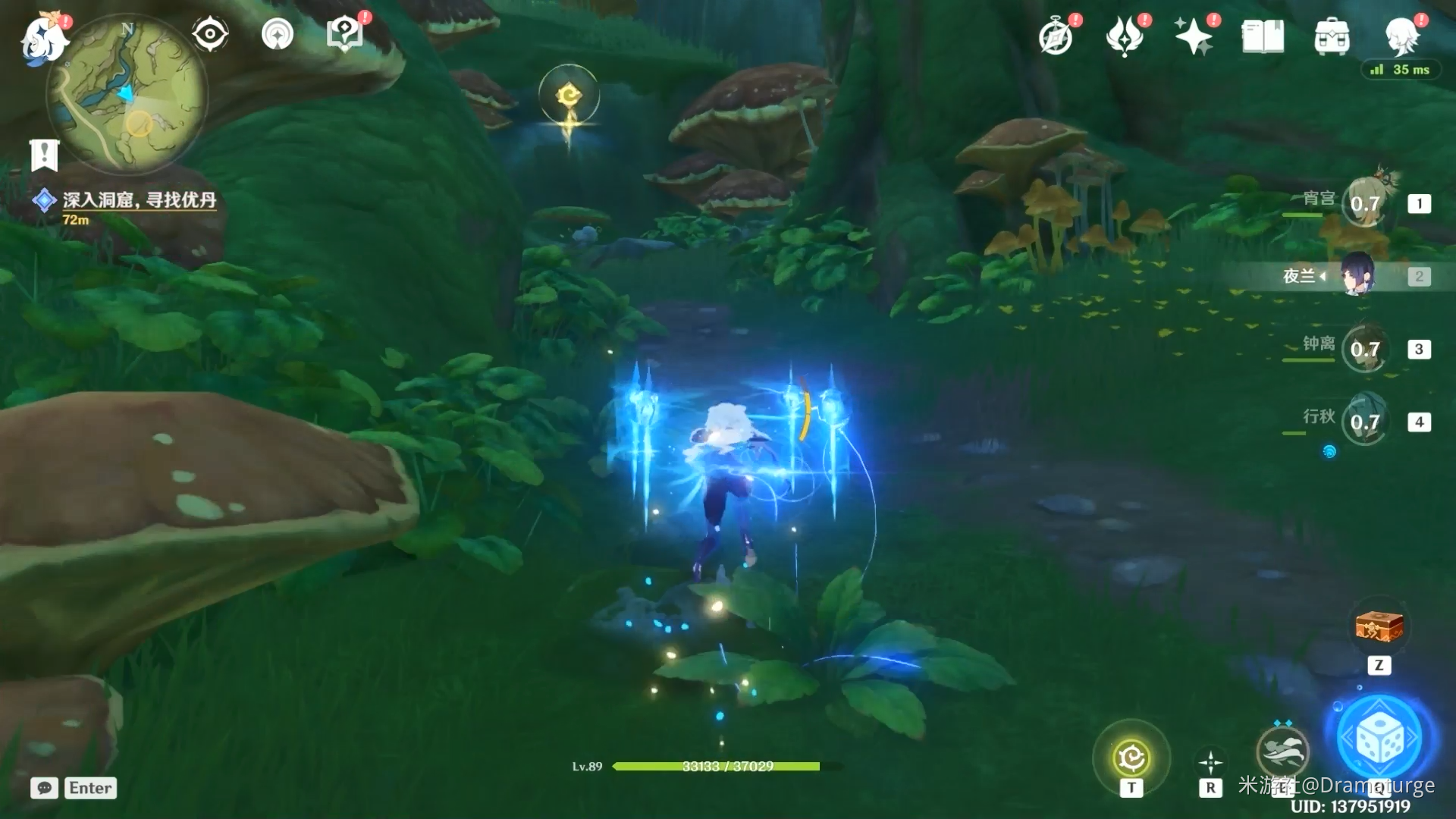1456x819 pixels.
Task: Switch to party member 行秋
Action: pos(1364,422)
